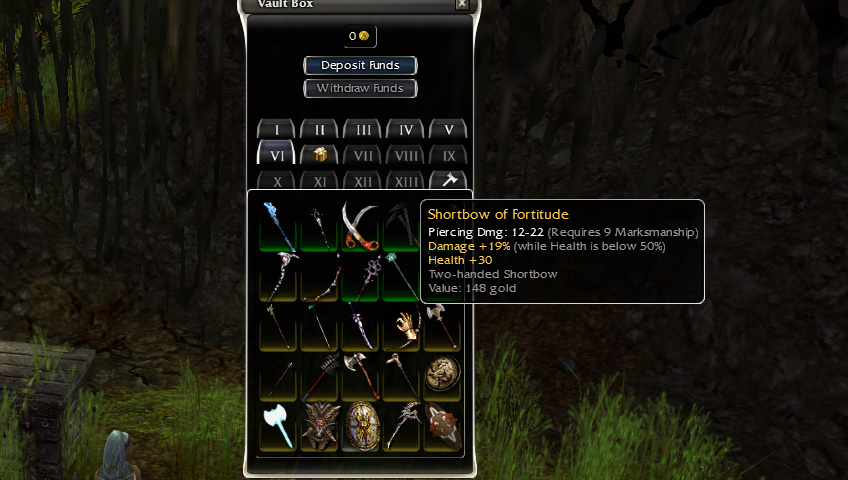
Task: Open the gift box vault tab
Action: click(319, 155)
